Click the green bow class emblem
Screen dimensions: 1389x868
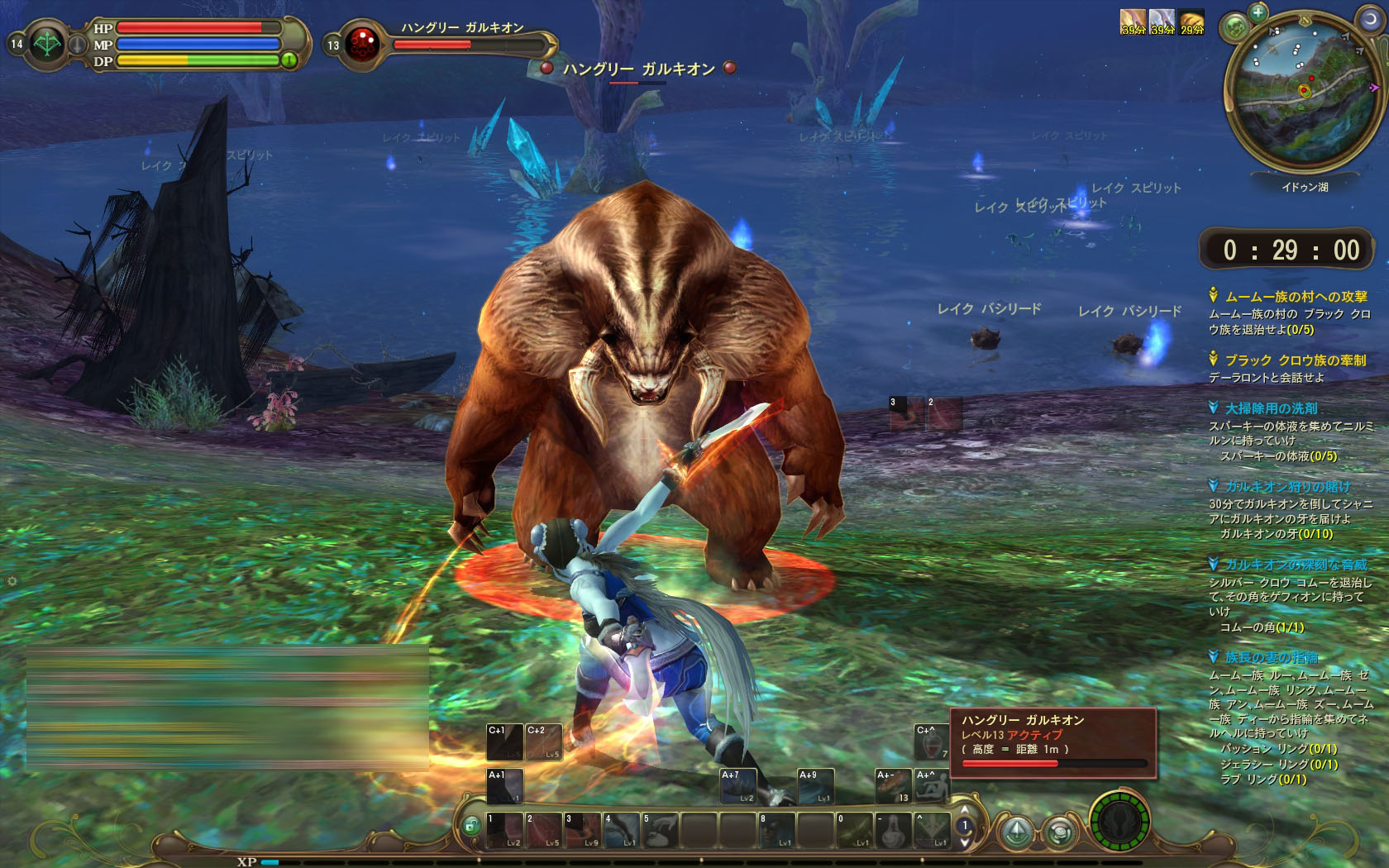47,44
